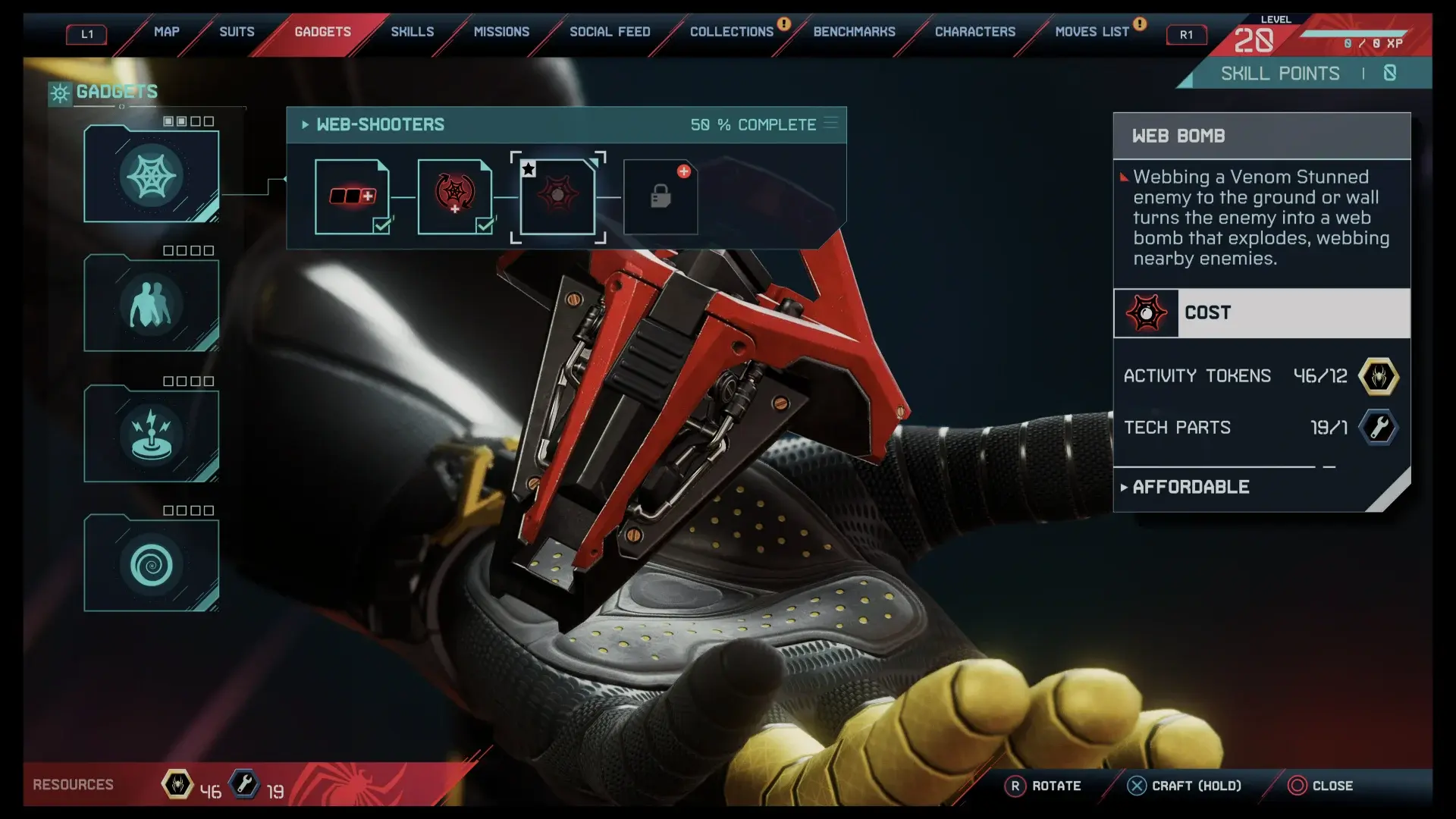Choose the holo-drone figures gadget tile

click(x=151, y=305)
